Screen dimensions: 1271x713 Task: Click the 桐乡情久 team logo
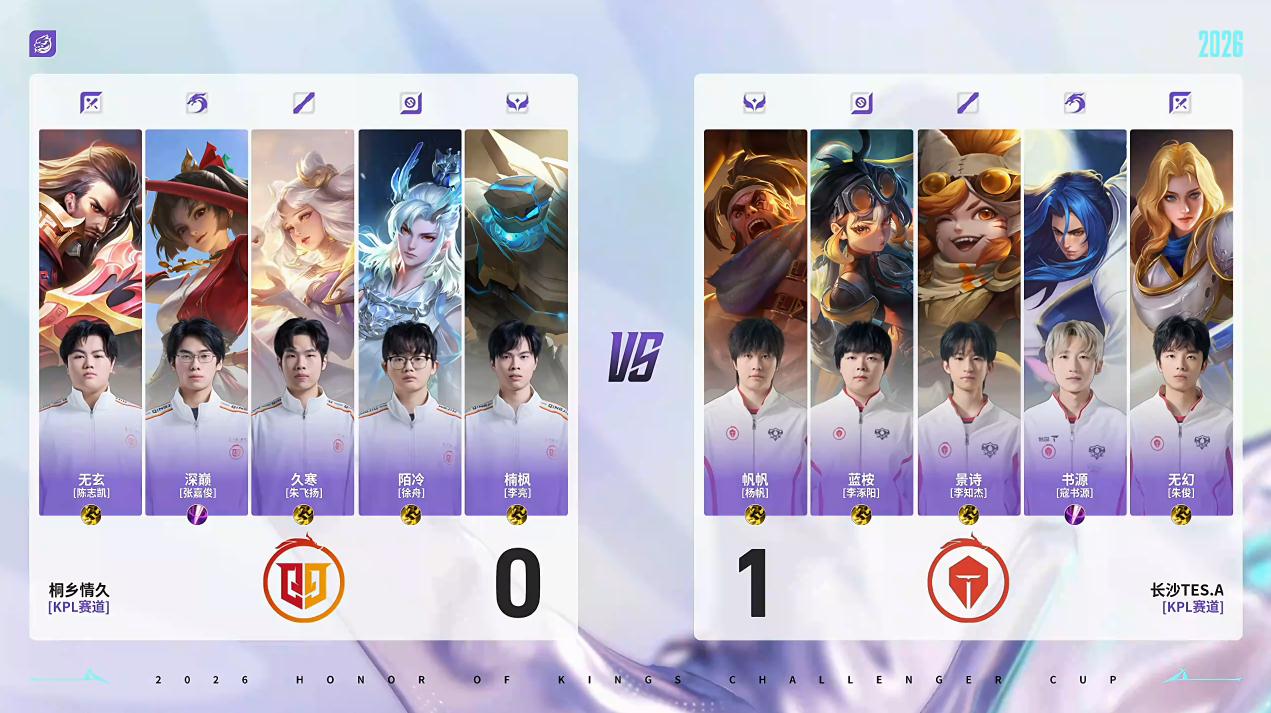304,580
